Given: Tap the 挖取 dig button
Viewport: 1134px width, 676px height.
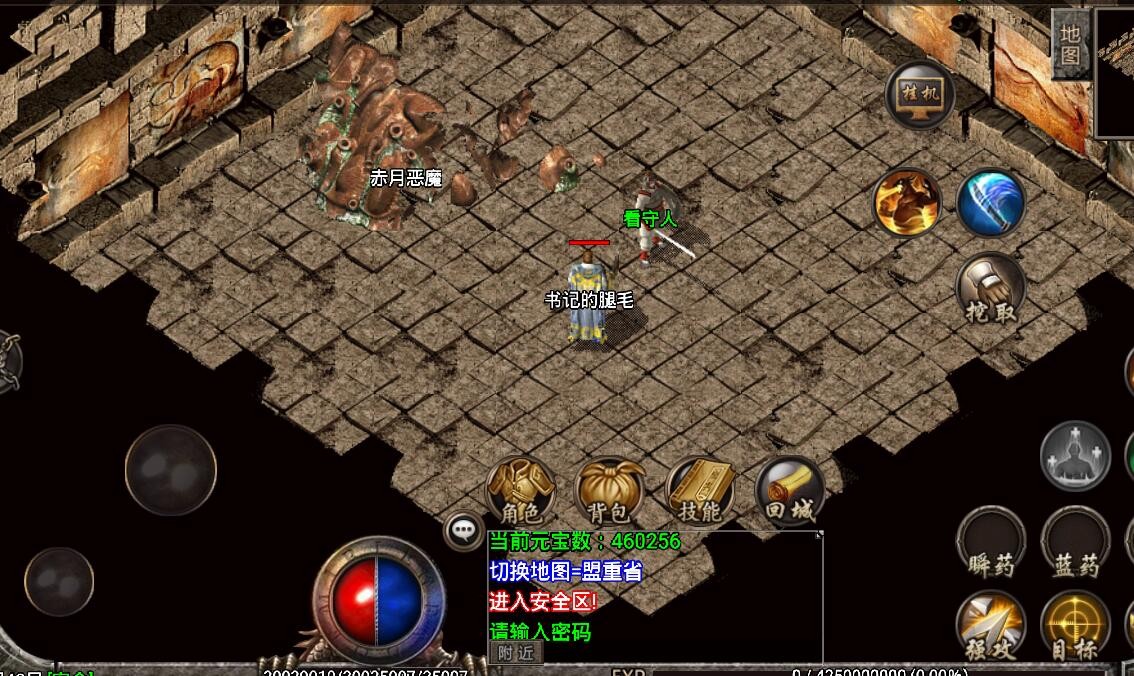Looking at the screenshot, I should pyautogui.click(x=990, y=289).
